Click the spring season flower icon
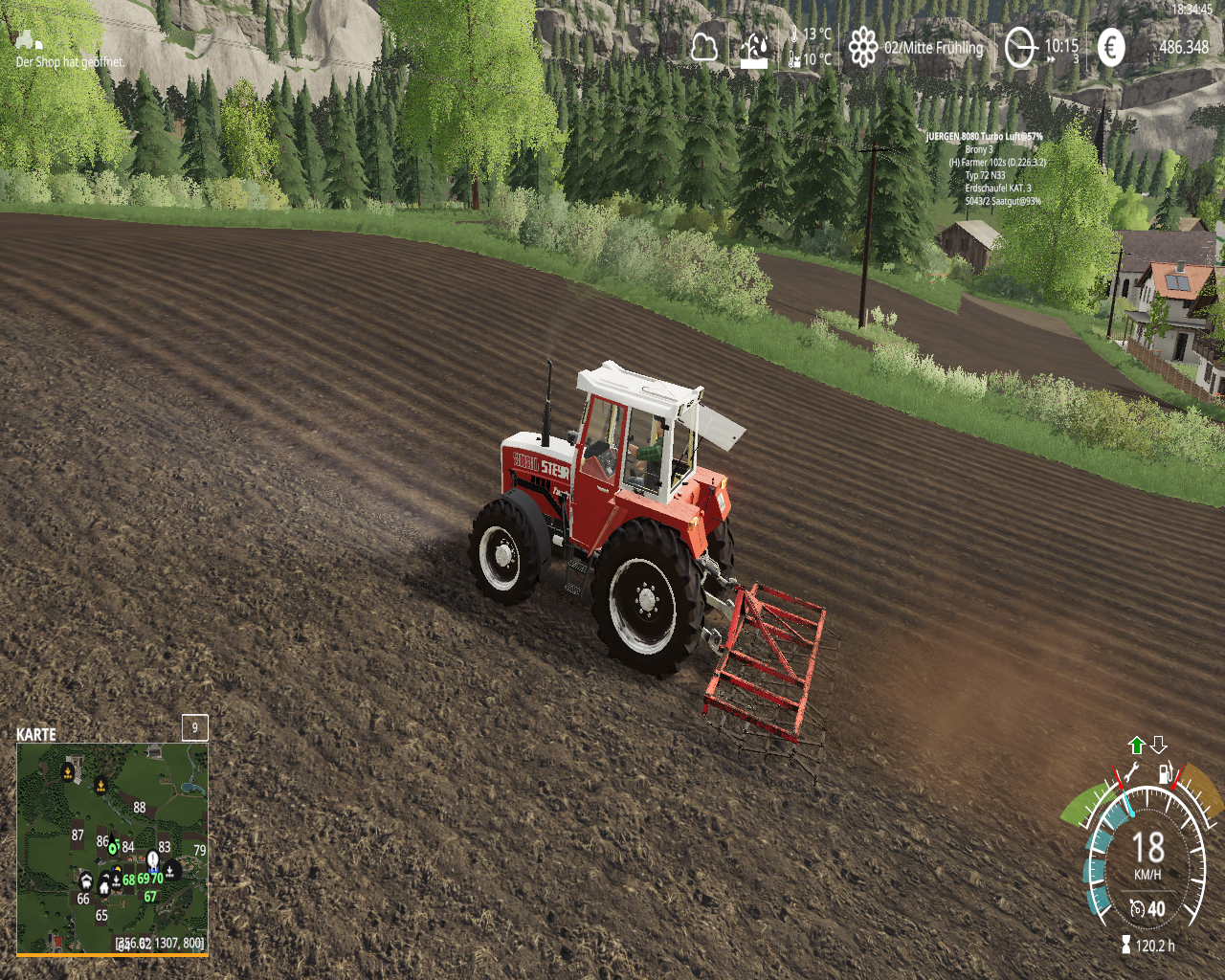This screenshot has height=980, width=1225. 863,47
